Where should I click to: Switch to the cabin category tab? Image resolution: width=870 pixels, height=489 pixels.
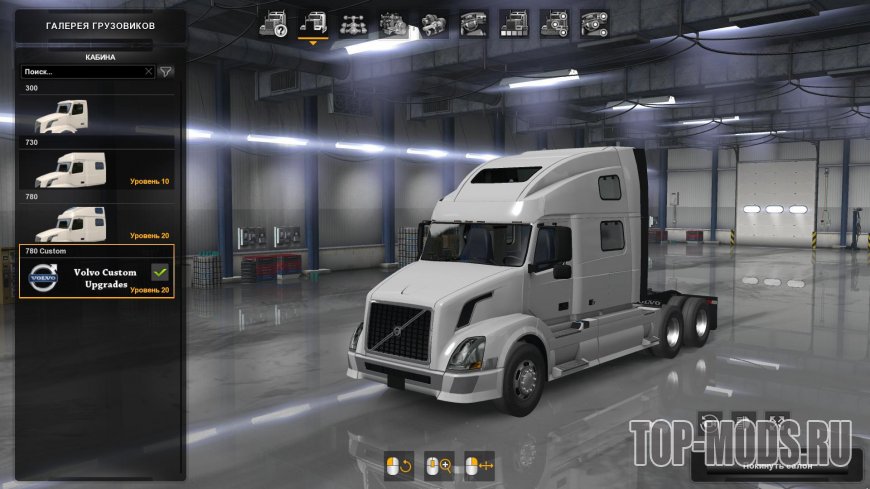coord(314,23)
